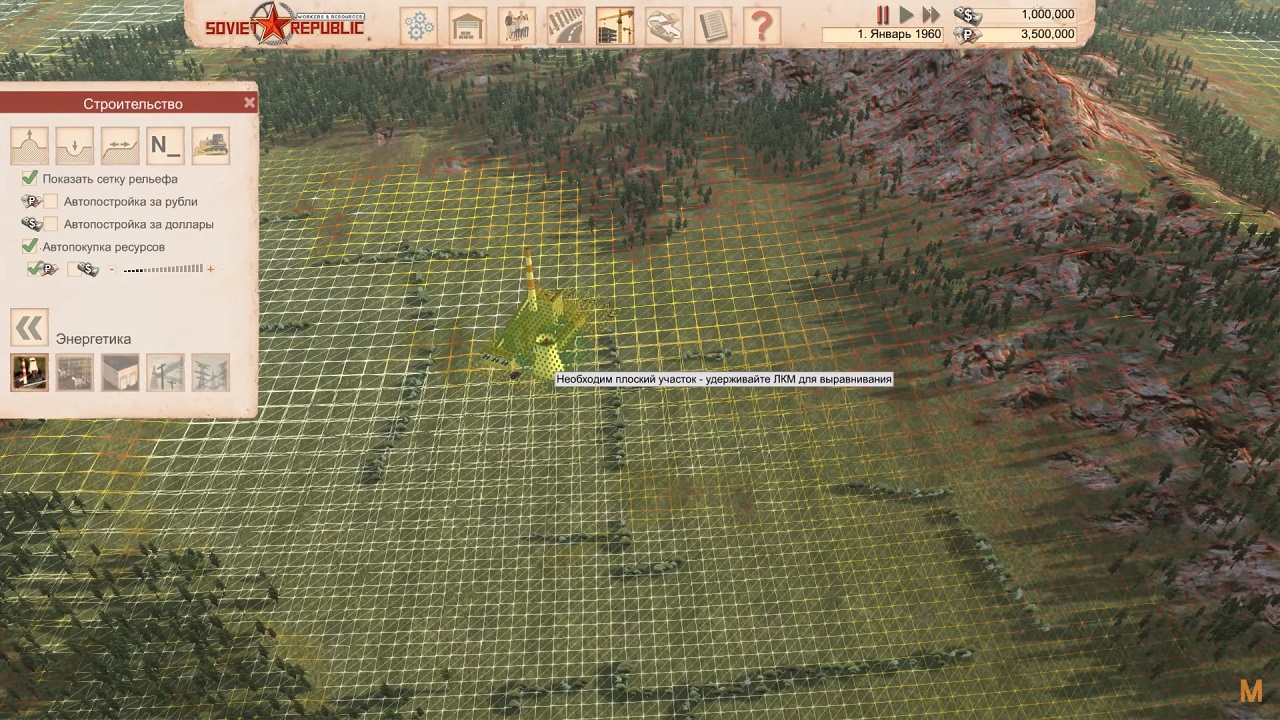
Task: Choose the flatten terrain slope tool
Action: 120,146
